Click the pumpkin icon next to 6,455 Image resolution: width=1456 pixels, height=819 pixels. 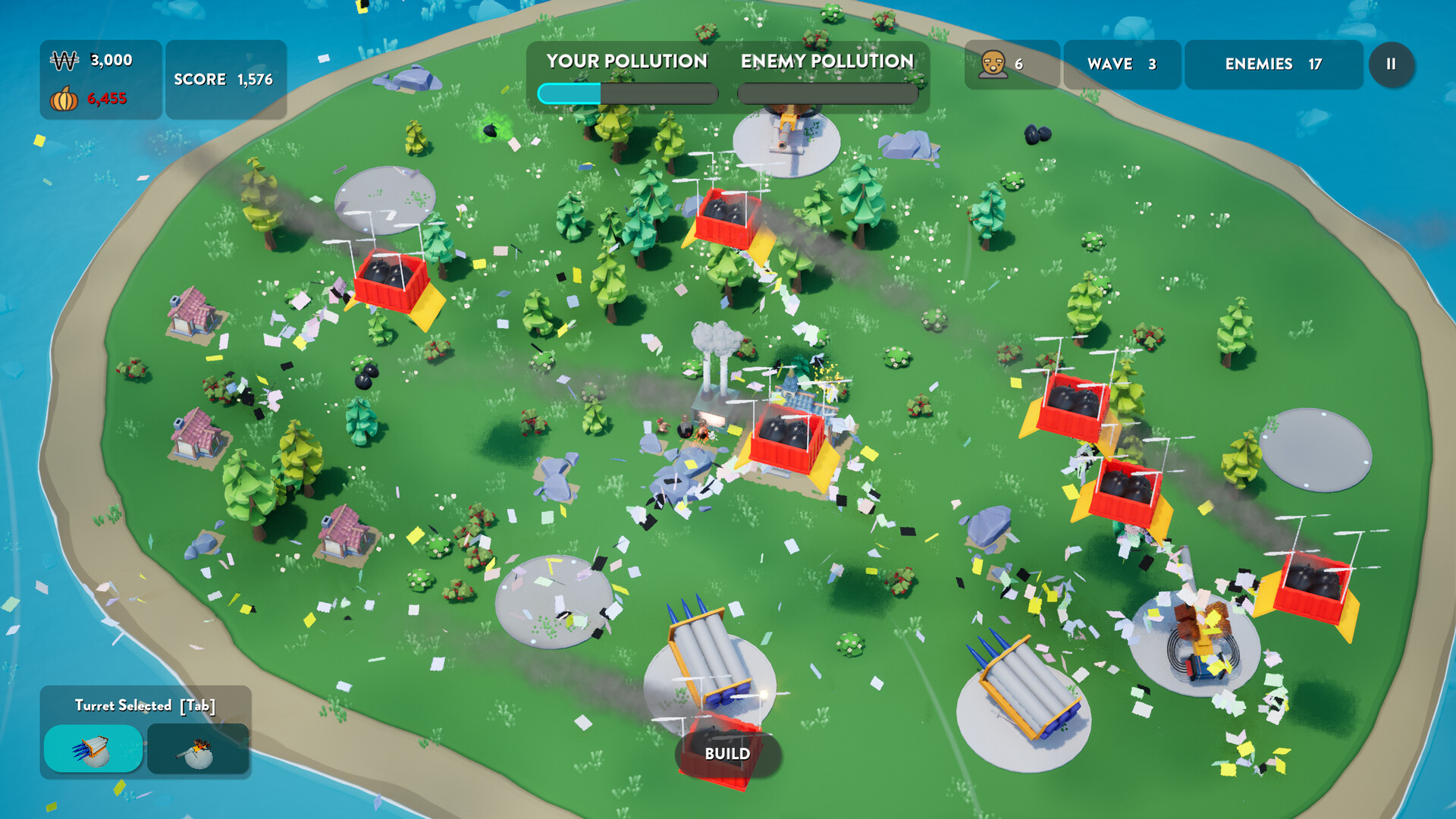(64, 99)
